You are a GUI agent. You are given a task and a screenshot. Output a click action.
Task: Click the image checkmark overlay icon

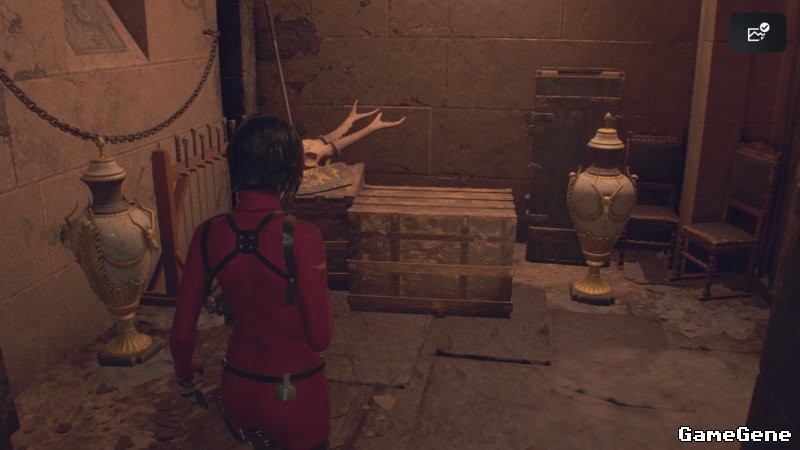[757, 33]
